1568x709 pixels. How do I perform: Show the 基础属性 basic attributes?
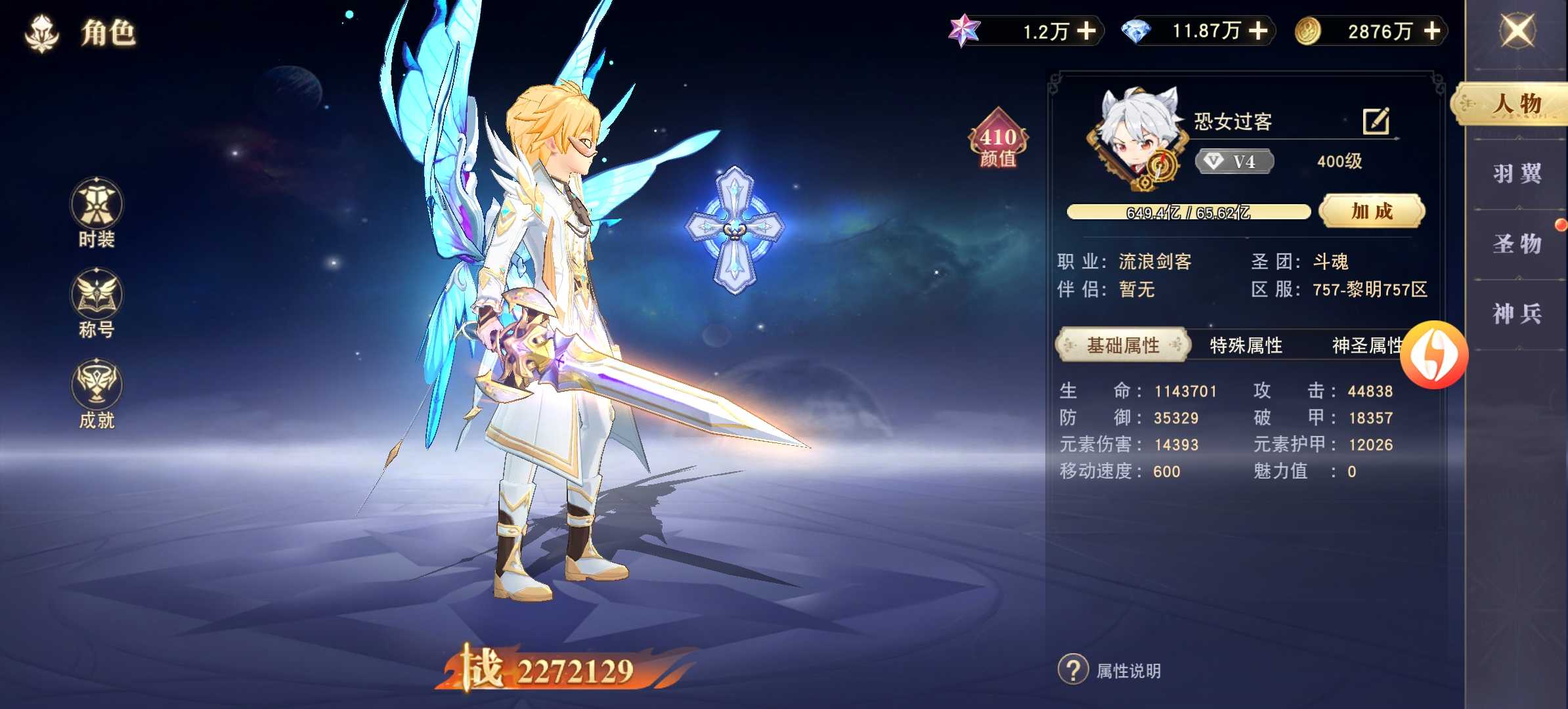(1123, 345)
